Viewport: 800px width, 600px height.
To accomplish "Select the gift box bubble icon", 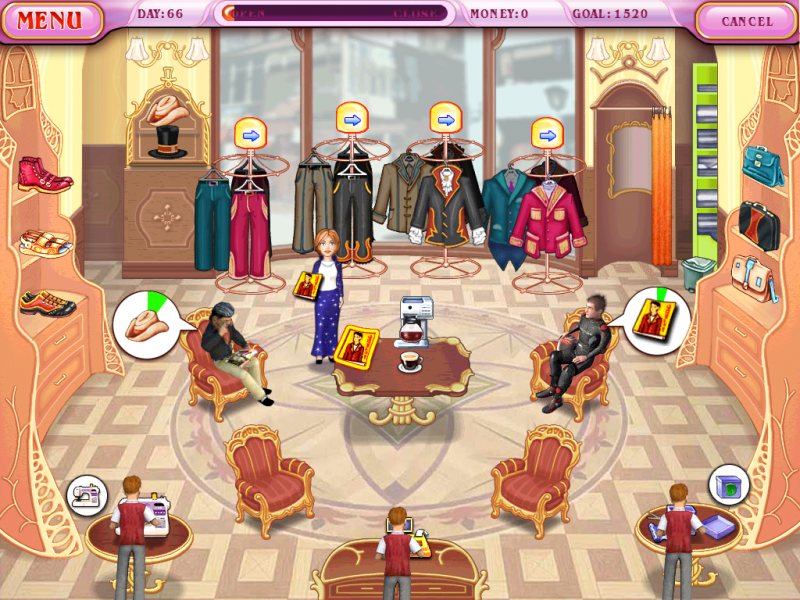I will (x=729, y=486).
